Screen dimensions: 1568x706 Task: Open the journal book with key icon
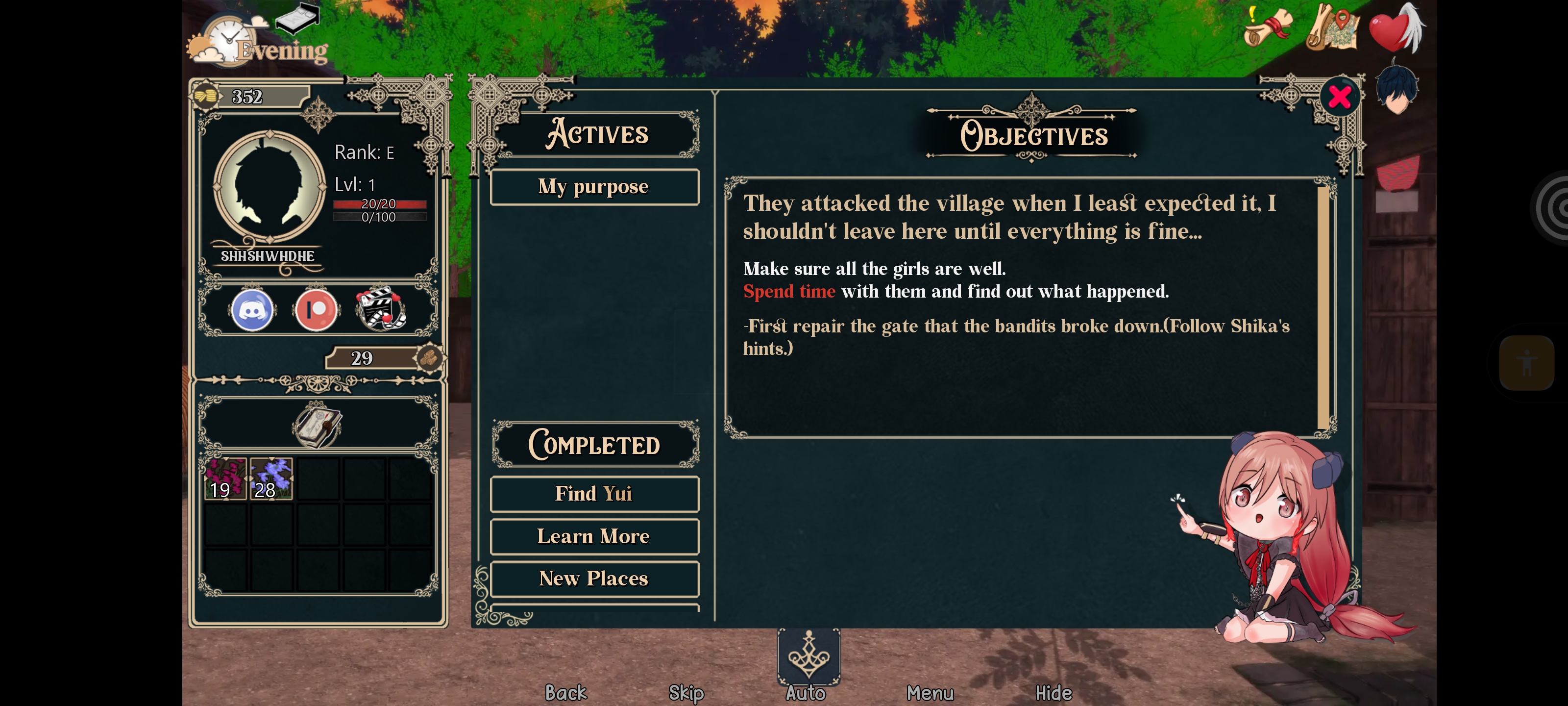tap(317, 426)
